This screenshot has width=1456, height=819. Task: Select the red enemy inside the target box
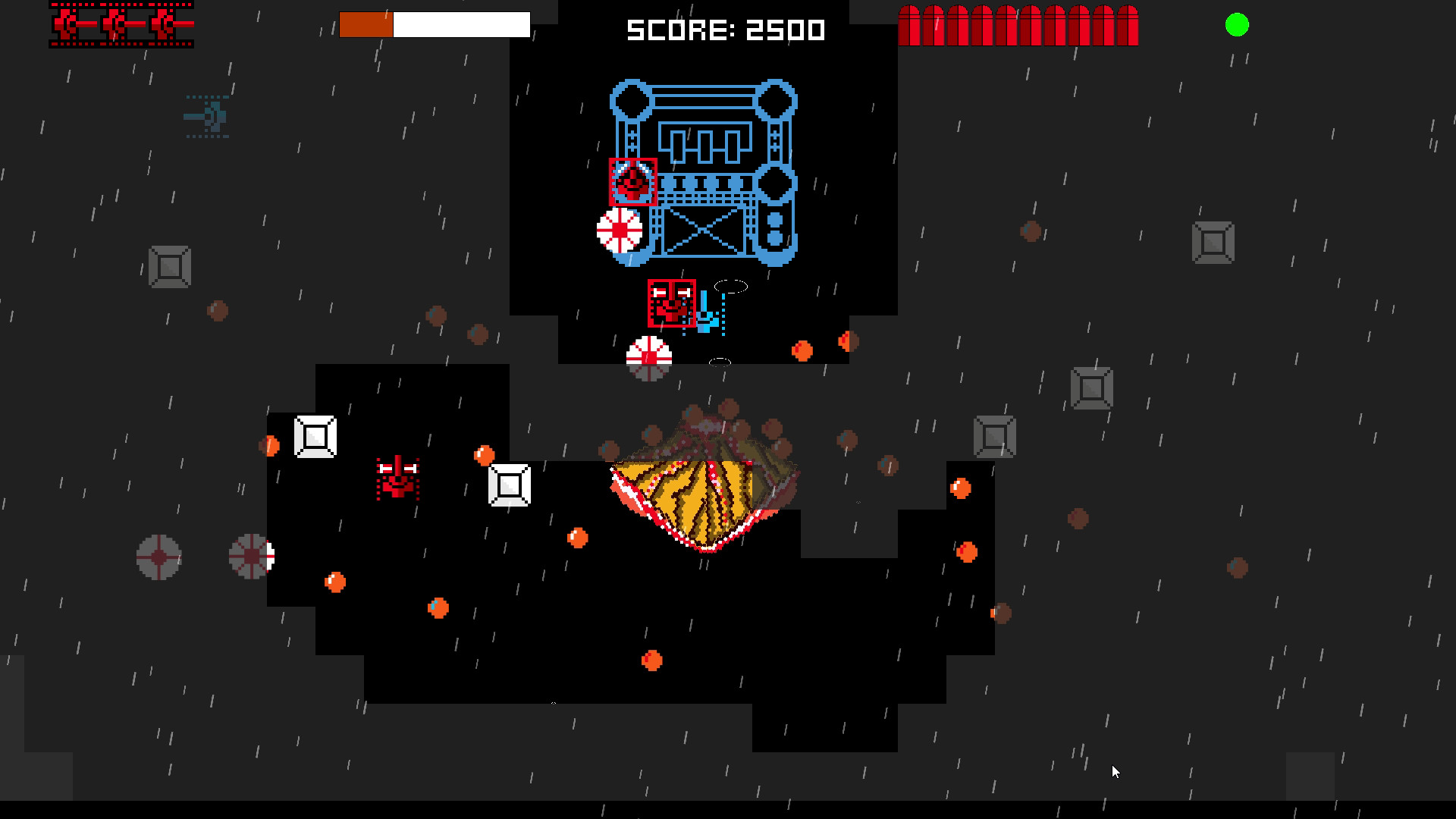[633, 182]
